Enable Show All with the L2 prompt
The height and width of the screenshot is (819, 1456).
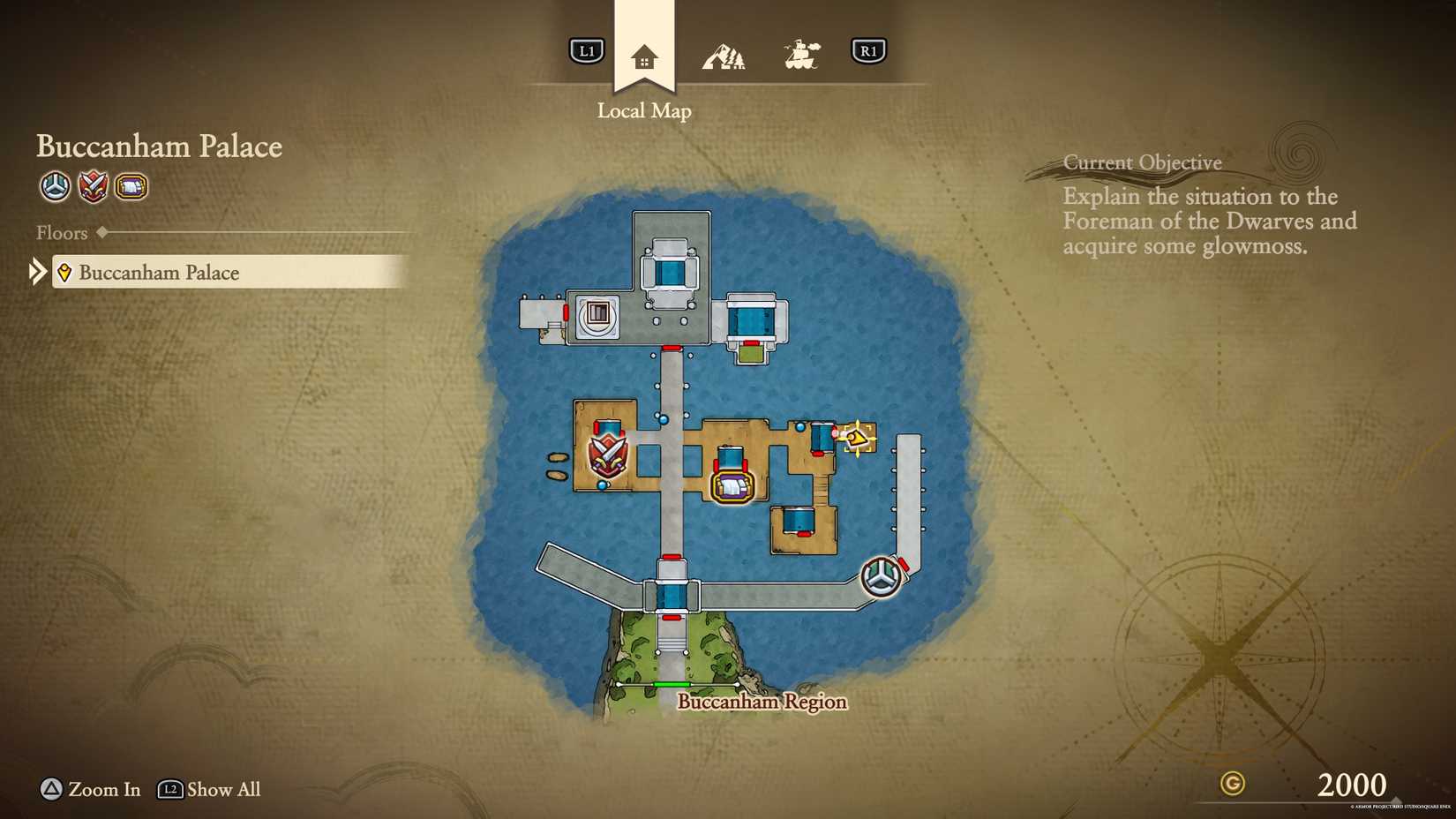[x=170, y=790]
